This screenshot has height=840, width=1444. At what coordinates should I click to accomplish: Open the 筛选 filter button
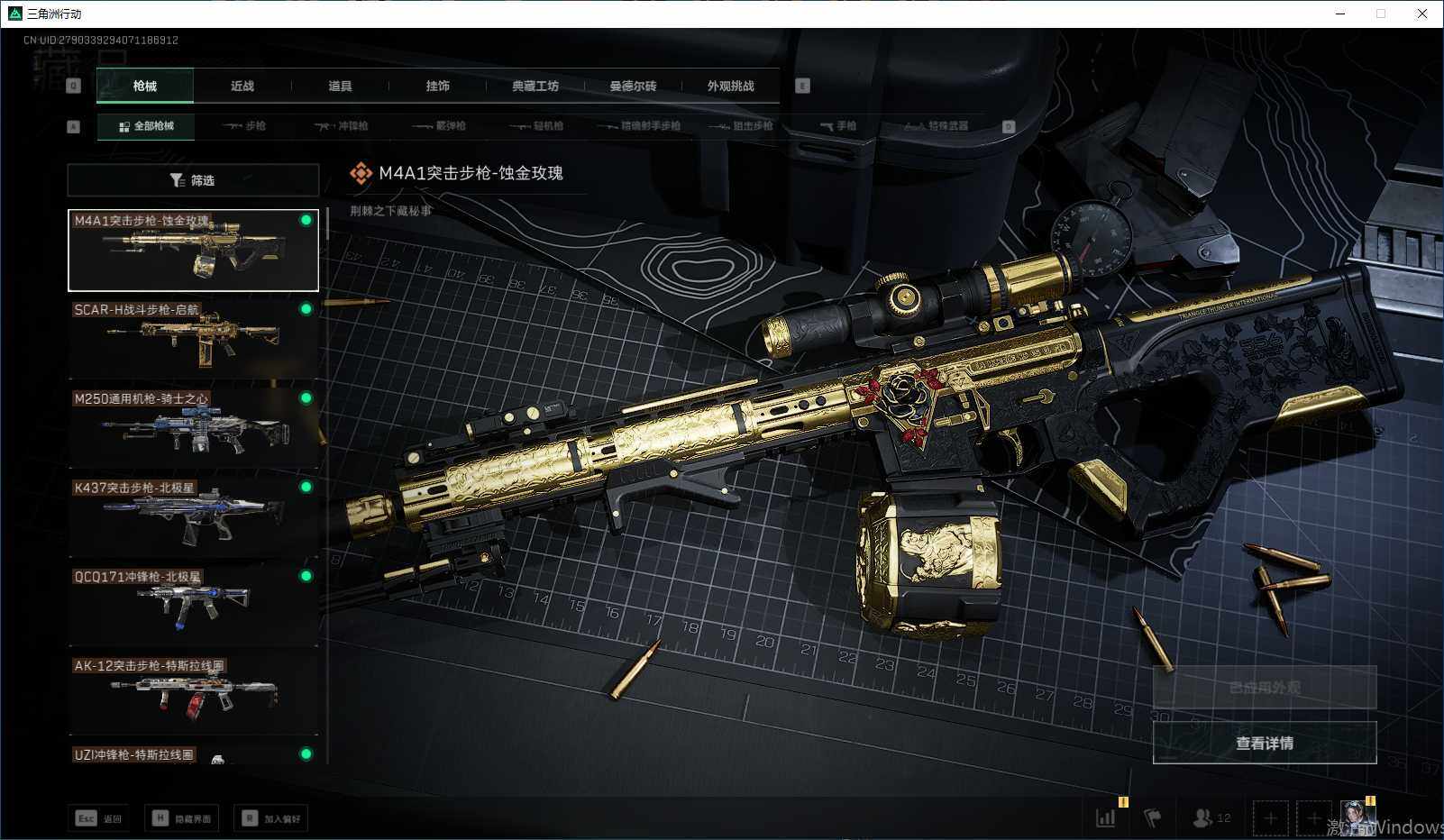coord(193,180)
